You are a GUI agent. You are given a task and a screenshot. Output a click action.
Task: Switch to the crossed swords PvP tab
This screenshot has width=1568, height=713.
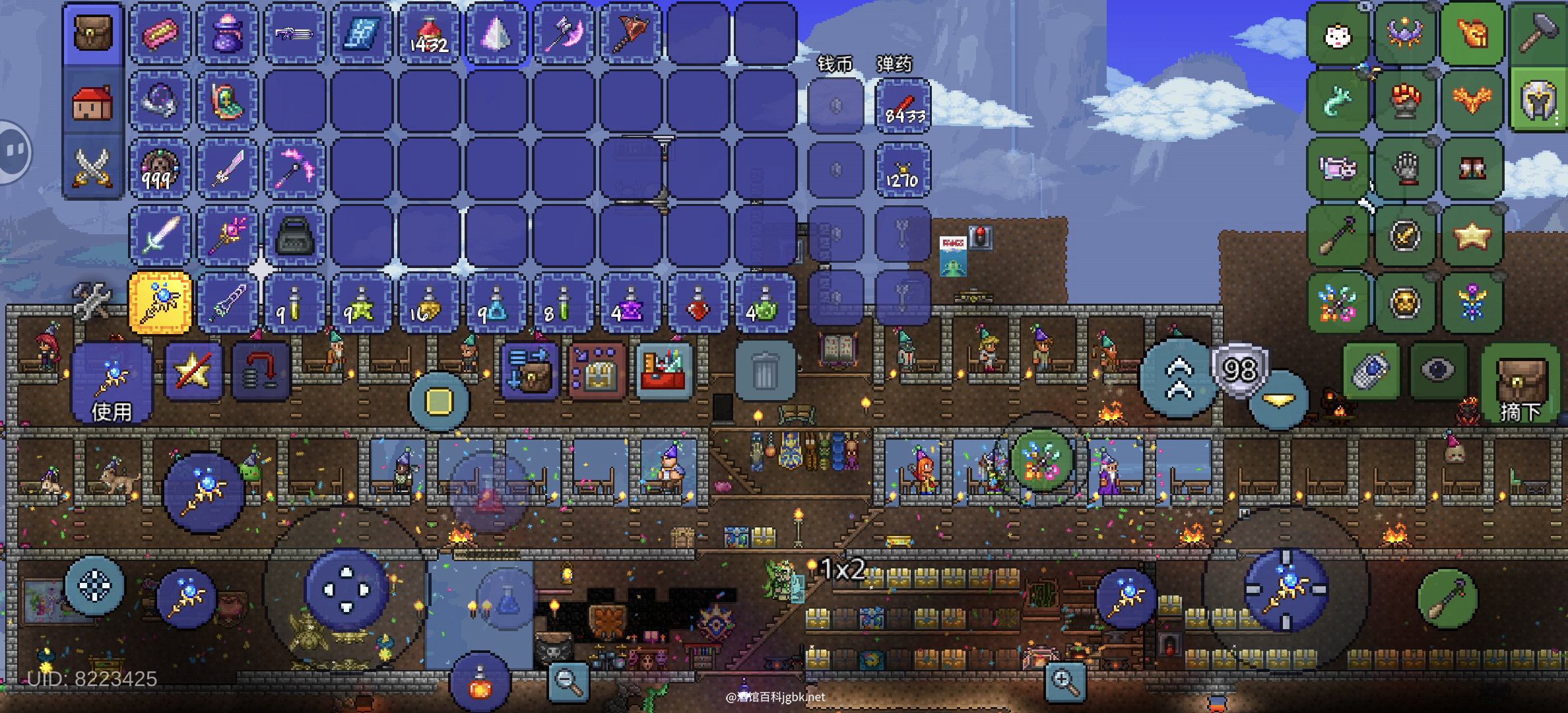93,166
